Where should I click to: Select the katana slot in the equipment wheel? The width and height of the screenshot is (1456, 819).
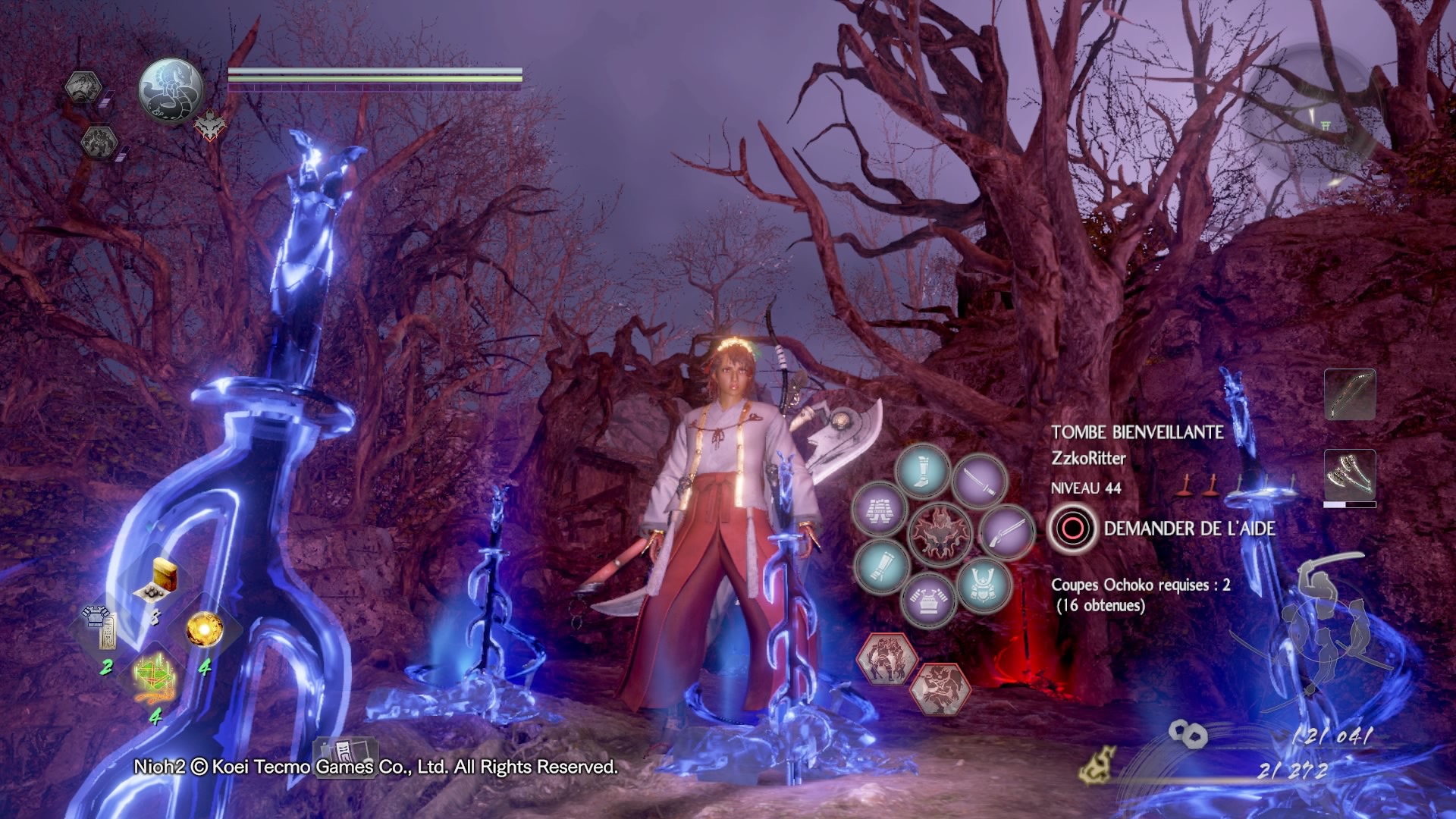pos(979,480)
